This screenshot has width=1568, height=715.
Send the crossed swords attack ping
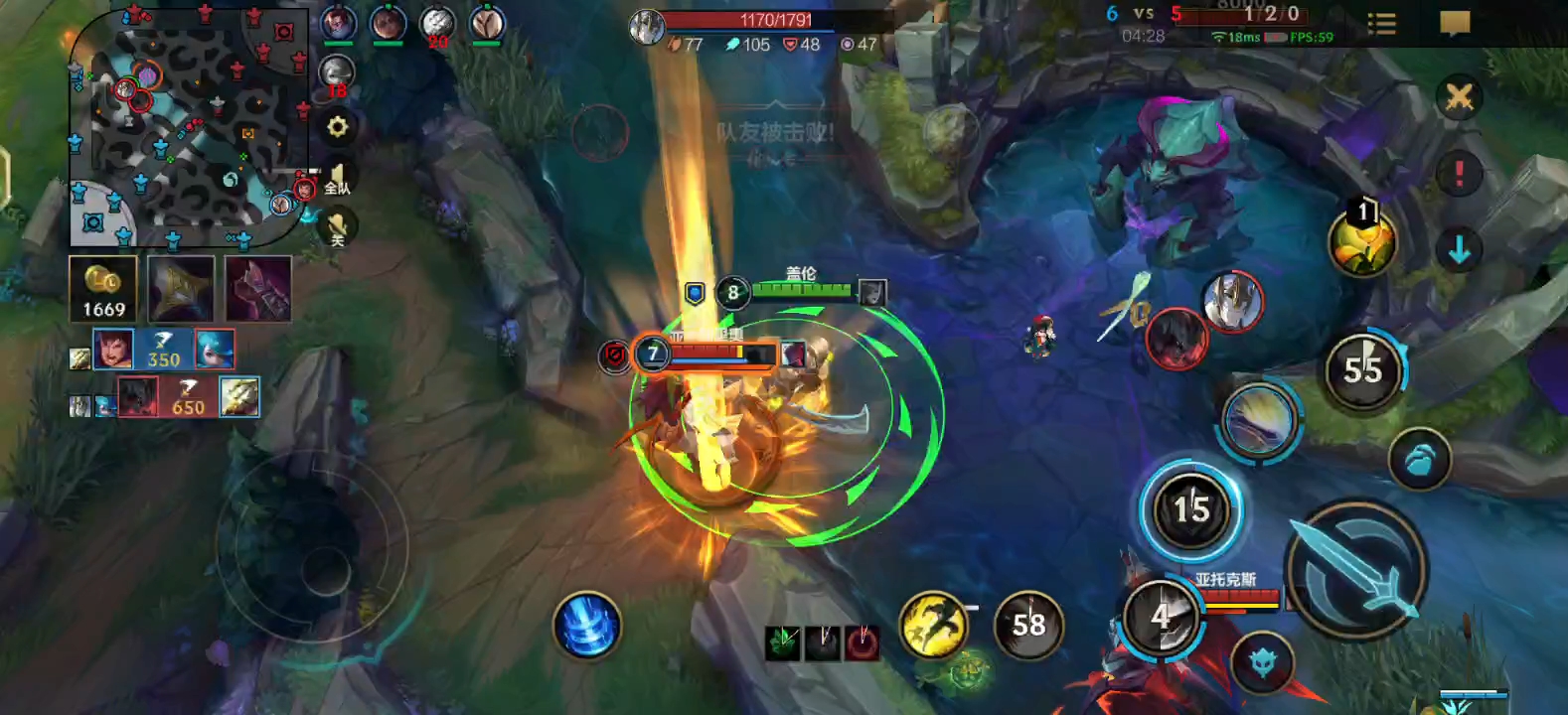1459,97
